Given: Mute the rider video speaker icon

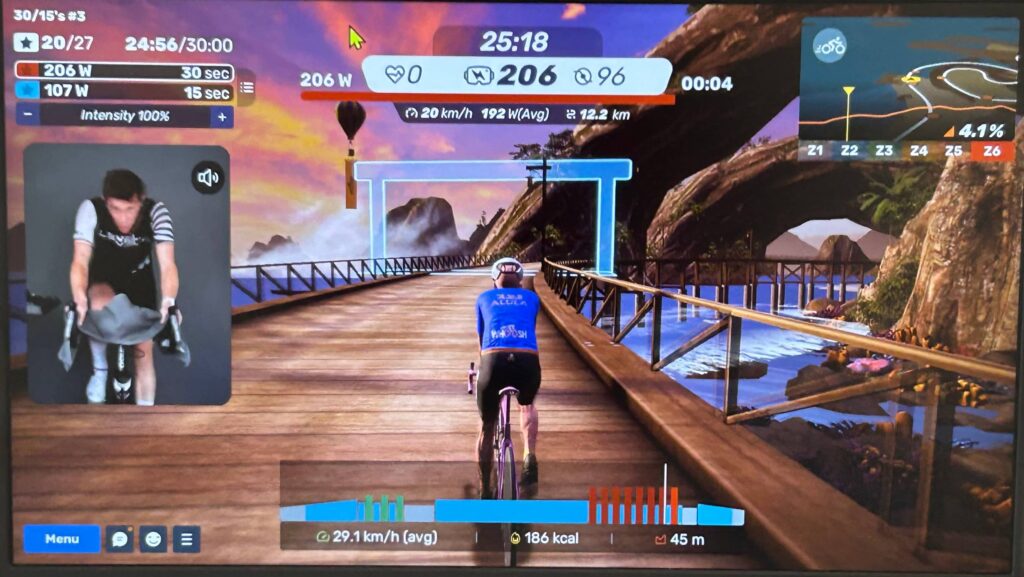Looking at the screenshot, I should [208, 178].
